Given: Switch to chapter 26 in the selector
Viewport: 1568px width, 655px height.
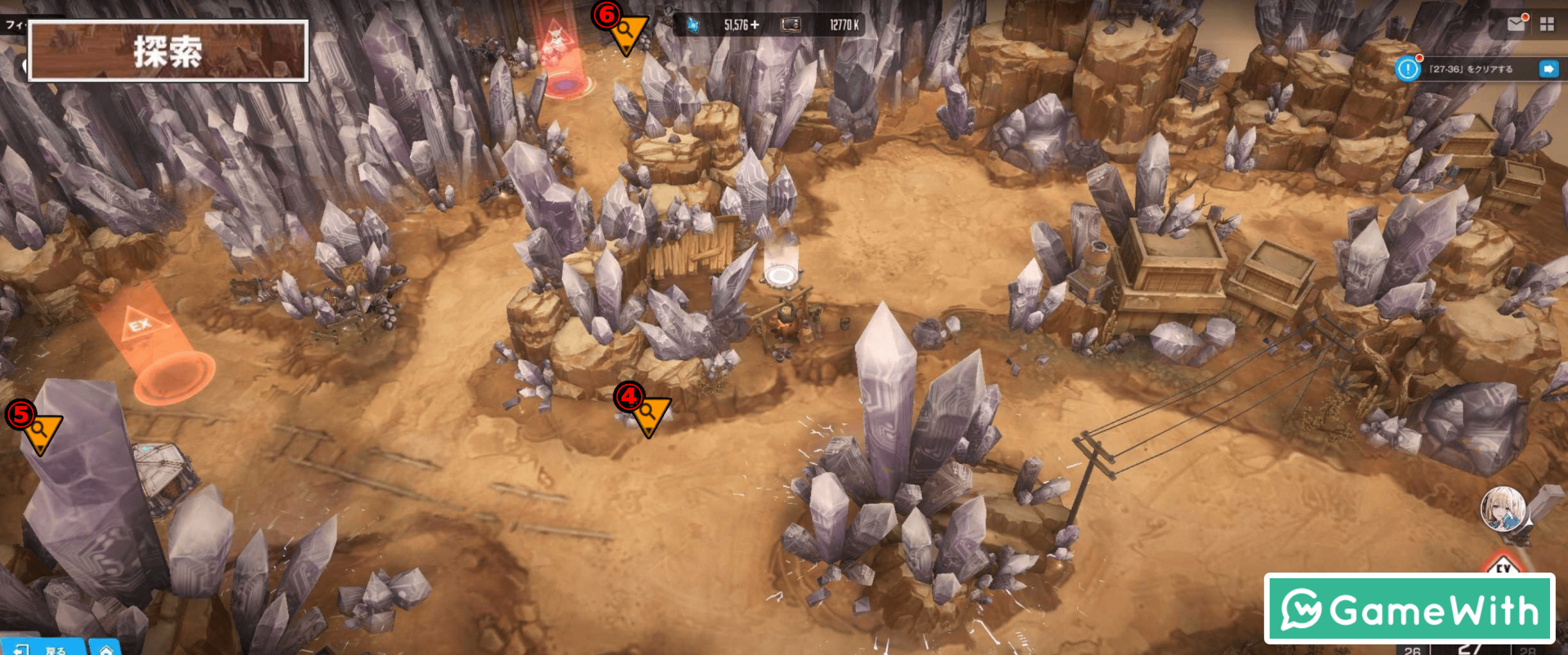Looking at the screenshot, I should pos(1413,650).
